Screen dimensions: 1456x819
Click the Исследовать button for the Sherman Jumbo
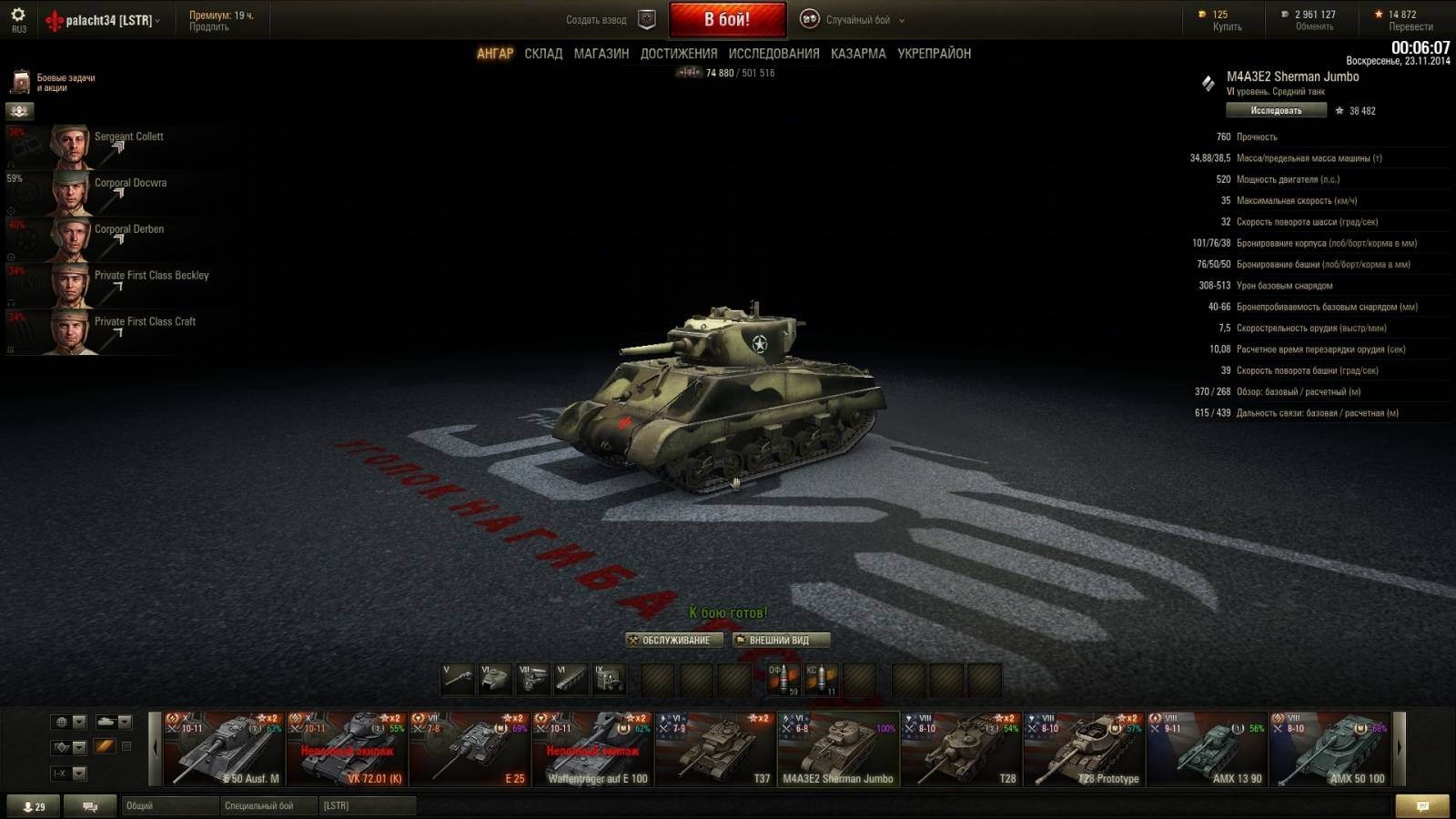[1275, 111]
